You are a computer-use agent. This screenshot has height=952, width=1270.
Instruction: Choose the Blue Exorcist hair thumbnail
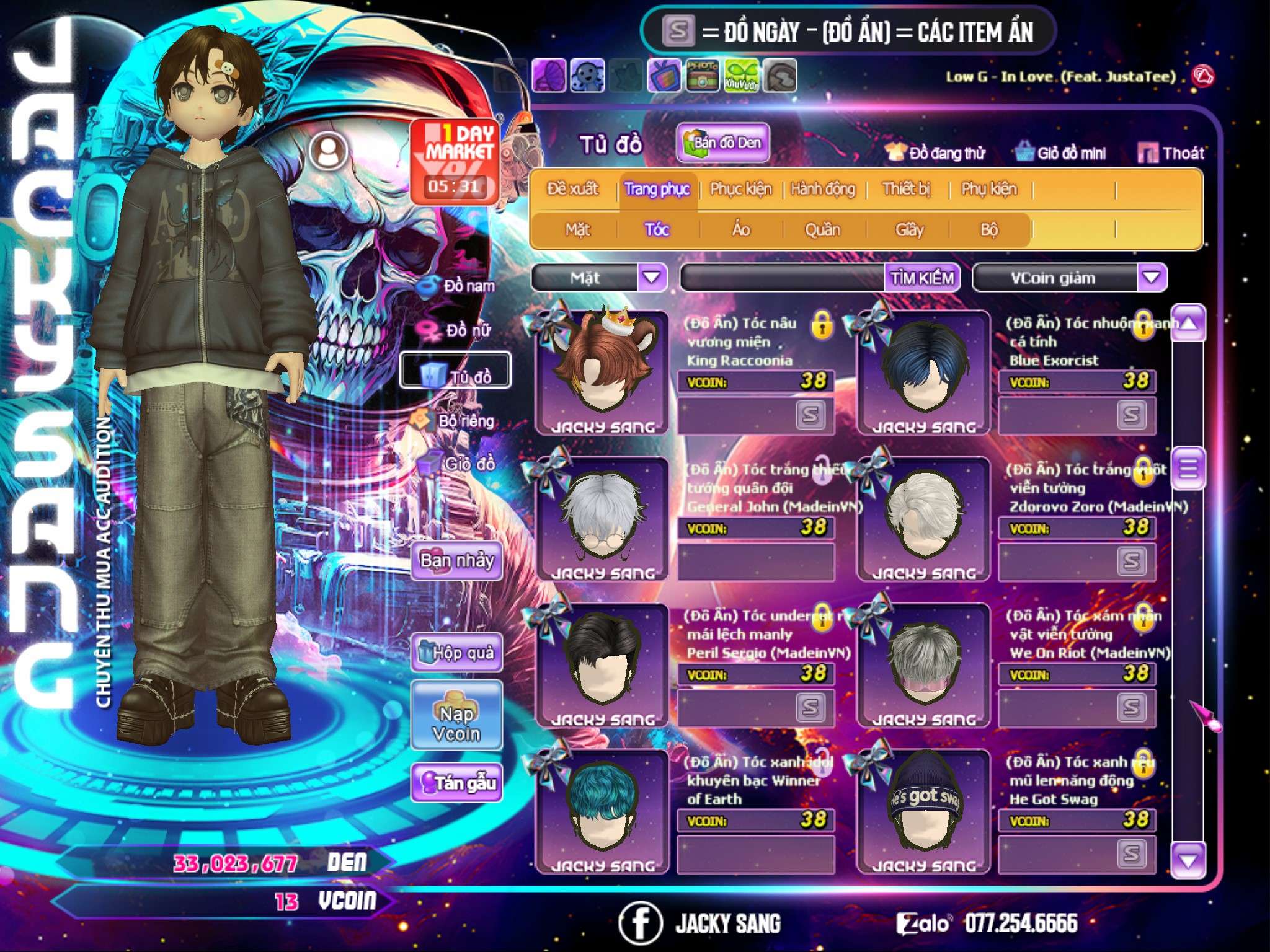pyautogui.click(x=923, y=372)
